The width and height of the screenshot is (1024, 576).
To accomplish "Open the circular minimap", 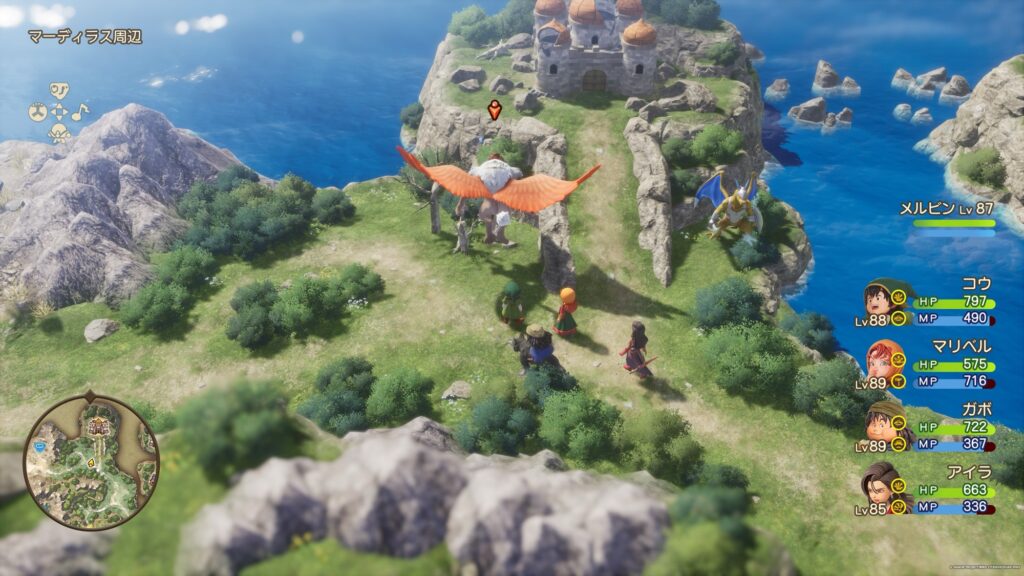I will pyautogui.click(x=91, y=461).
